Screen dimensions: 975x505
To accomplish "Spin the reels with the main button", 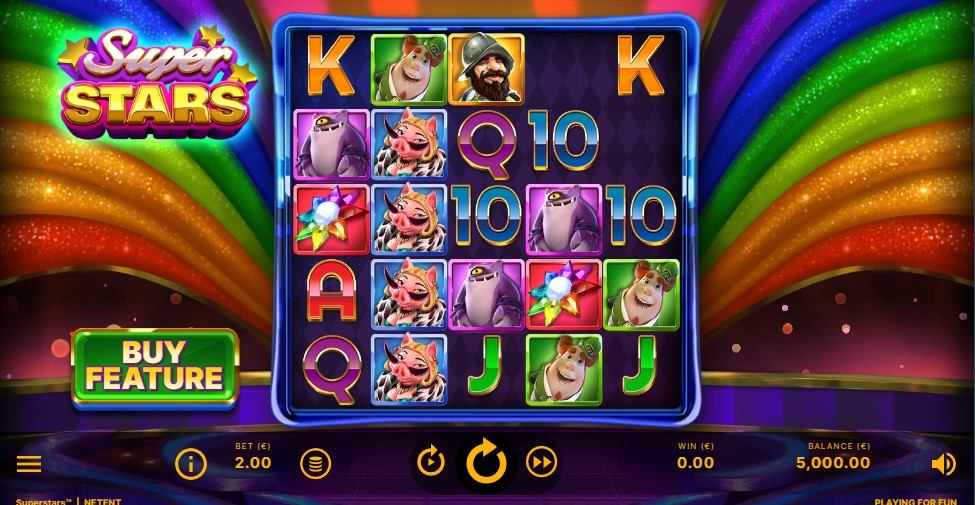I will coord(487,462).
